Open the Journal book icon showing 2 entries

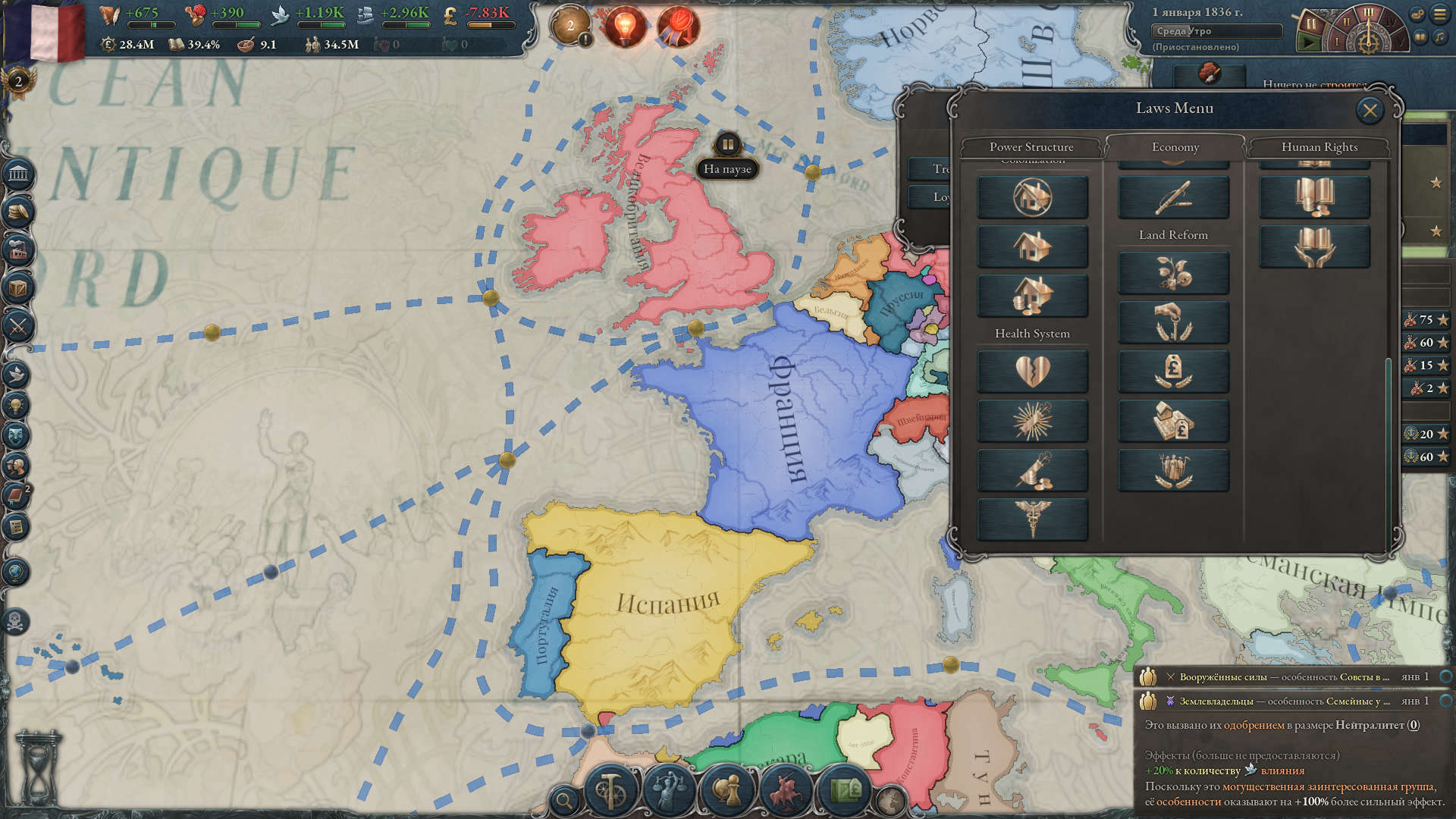pyautogui.click(x=17, y=494)
